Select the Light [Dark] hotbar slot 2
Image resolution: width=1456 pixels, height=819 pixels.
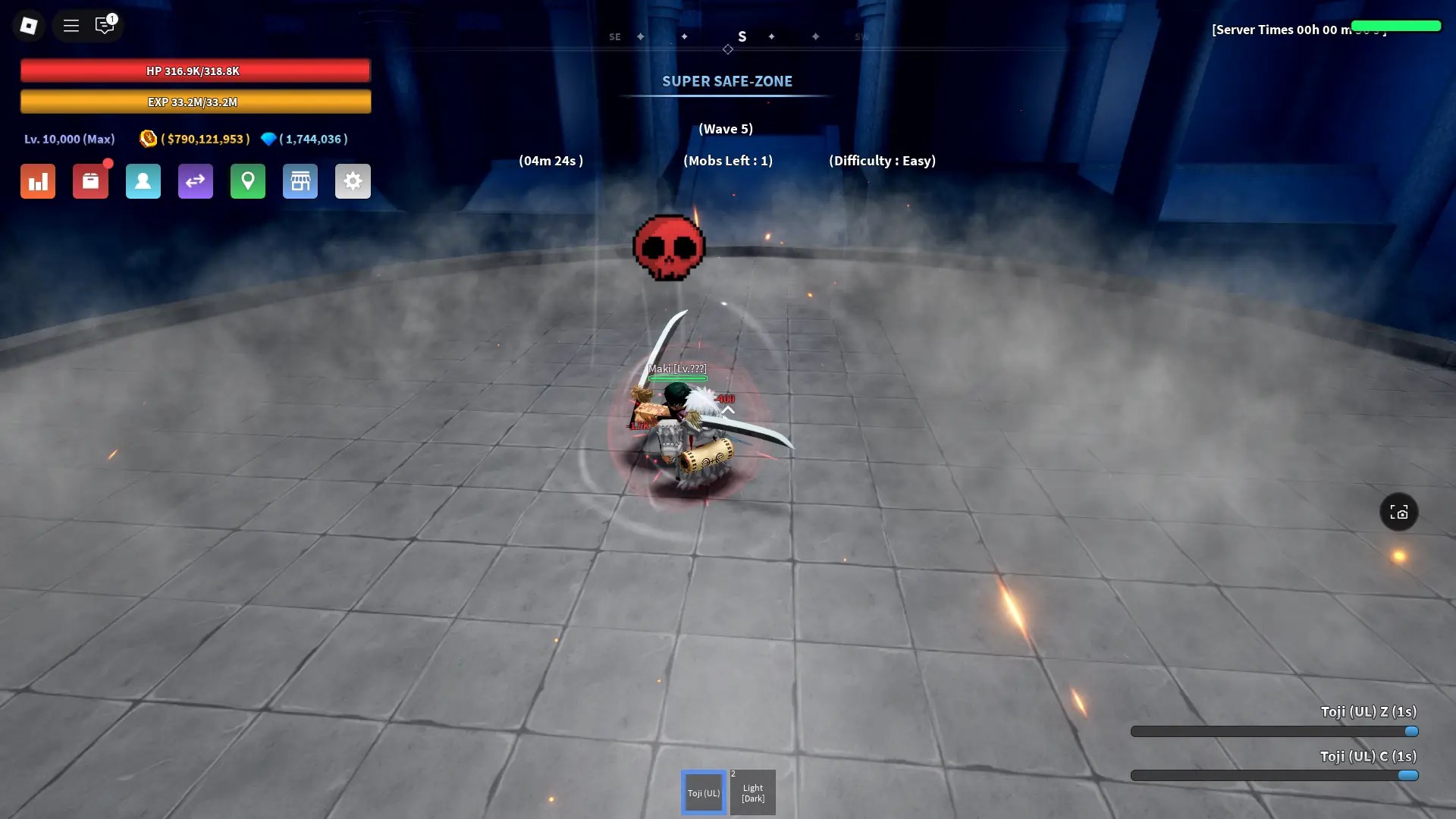coord(752,792)
